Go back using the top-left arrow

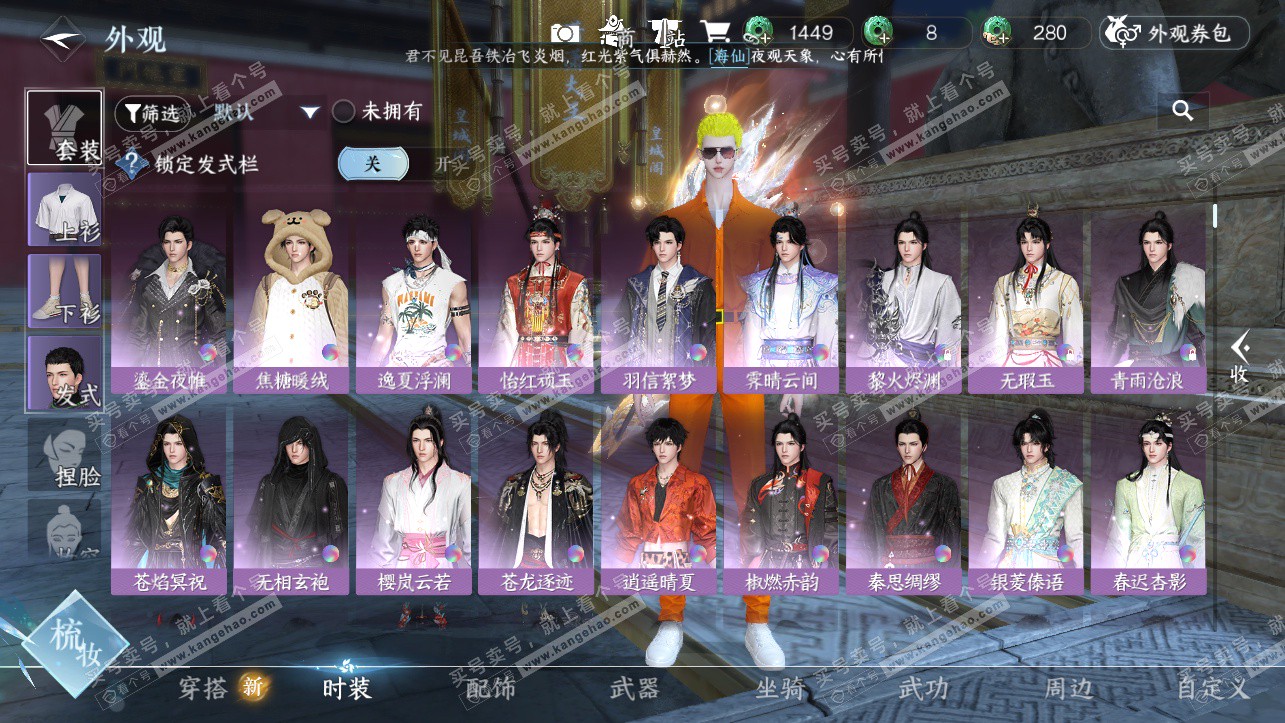(x=62, y=38)
